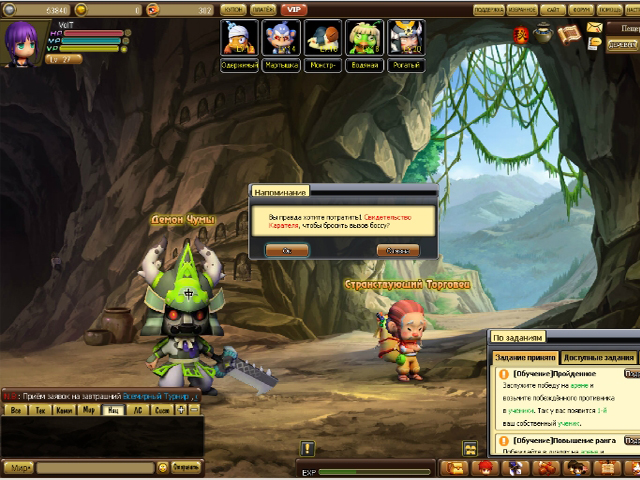Open the mail envelope icon

click(x=594, y=27)
